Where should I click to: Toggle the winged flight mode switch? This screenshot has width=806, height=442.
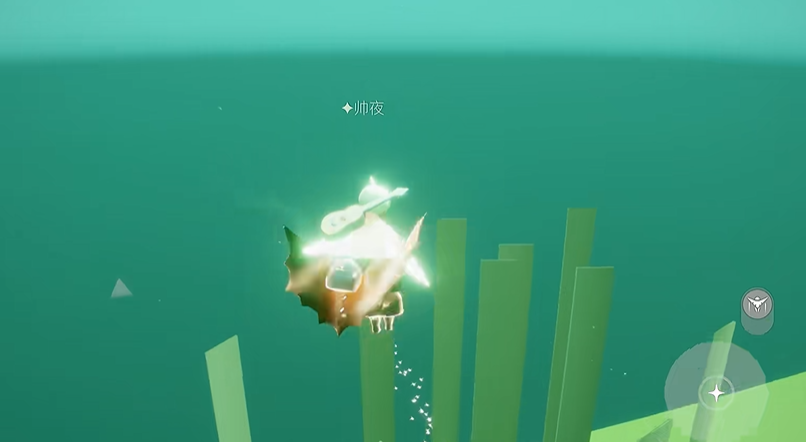coord(757,306)
